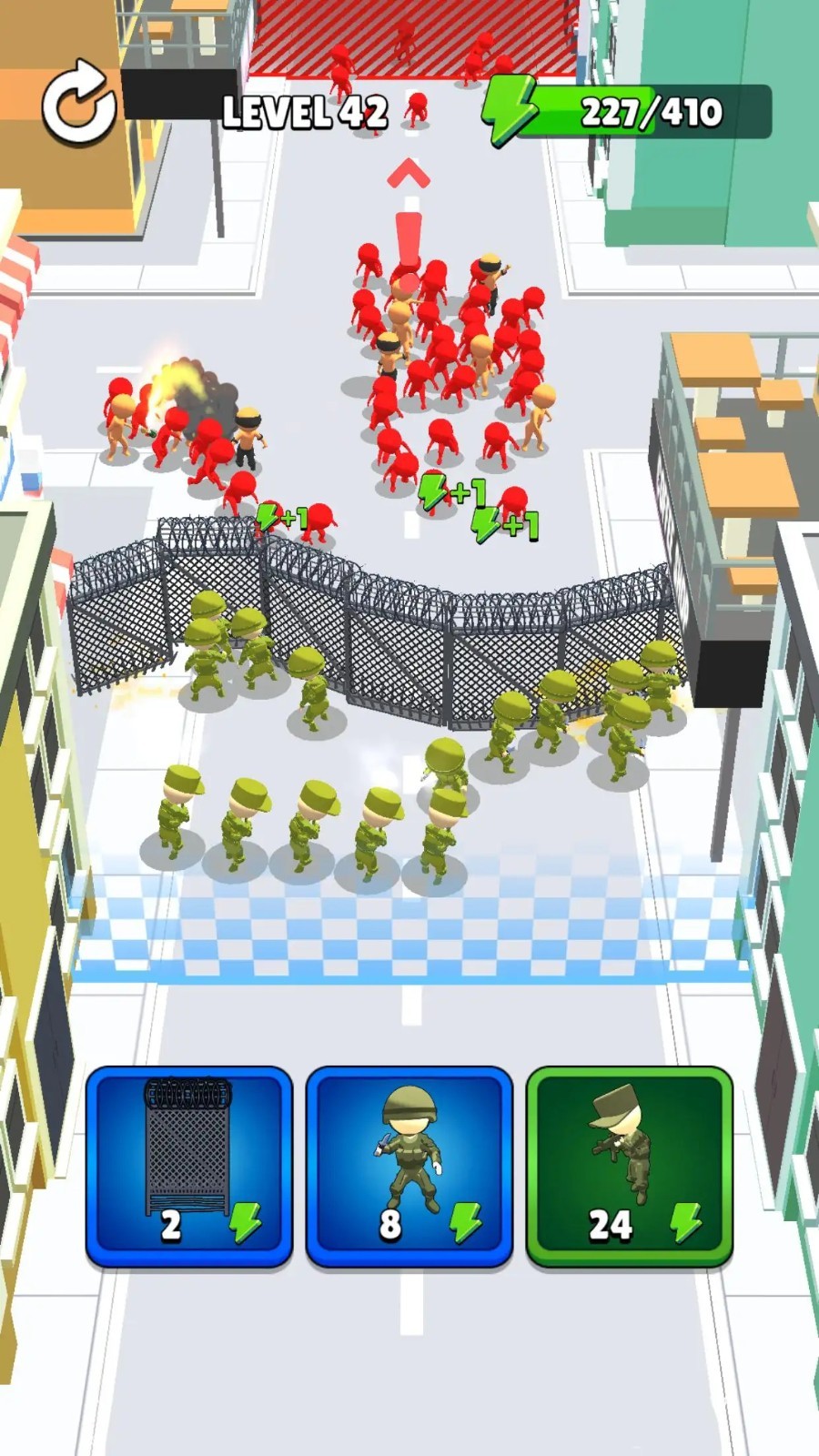Select the barbed wire fence card
The image size is (819, 1456).
[189, 1167]
